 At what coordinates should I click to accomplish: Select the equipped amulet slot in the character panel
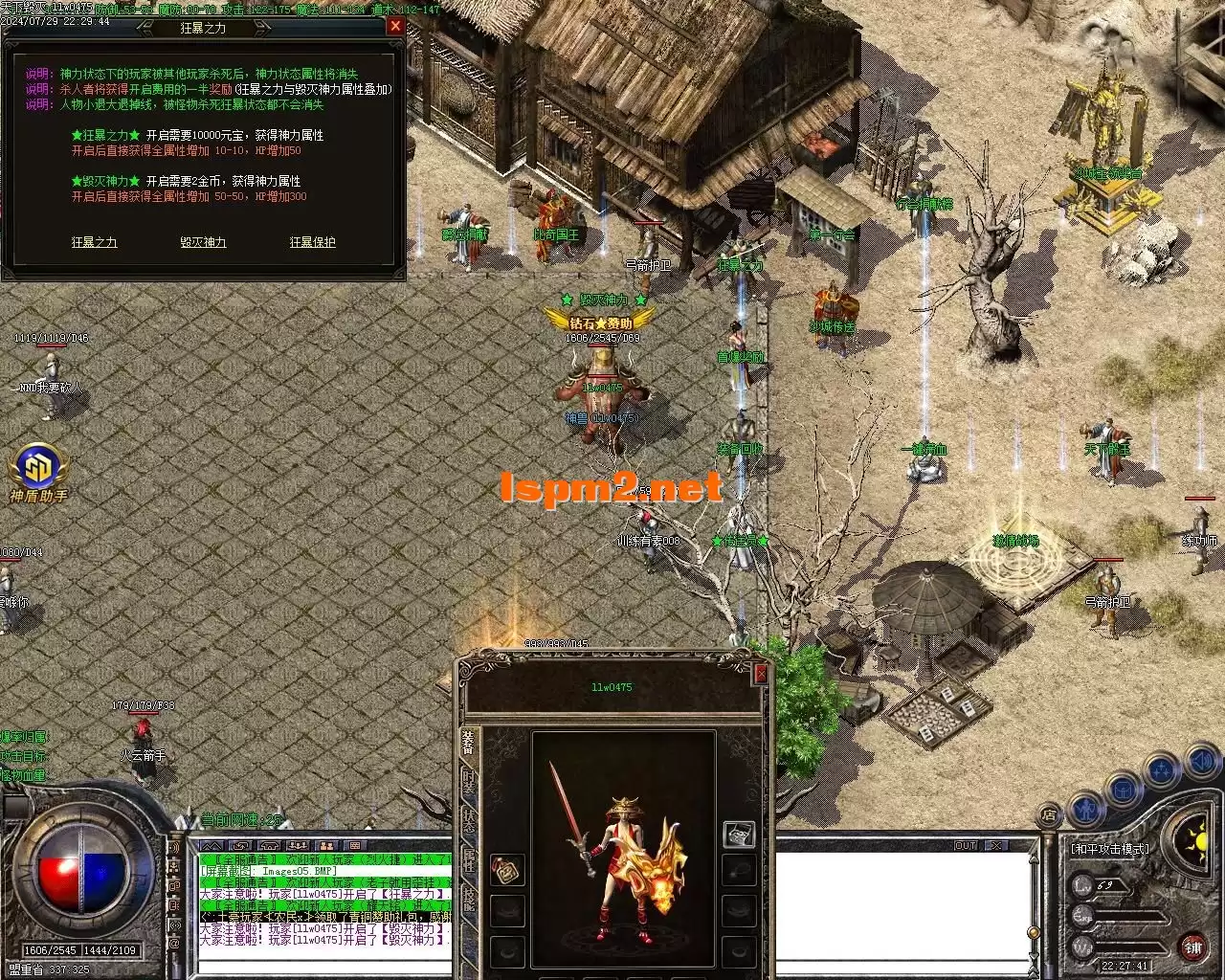pyautogui.click(x=507, y=870)
